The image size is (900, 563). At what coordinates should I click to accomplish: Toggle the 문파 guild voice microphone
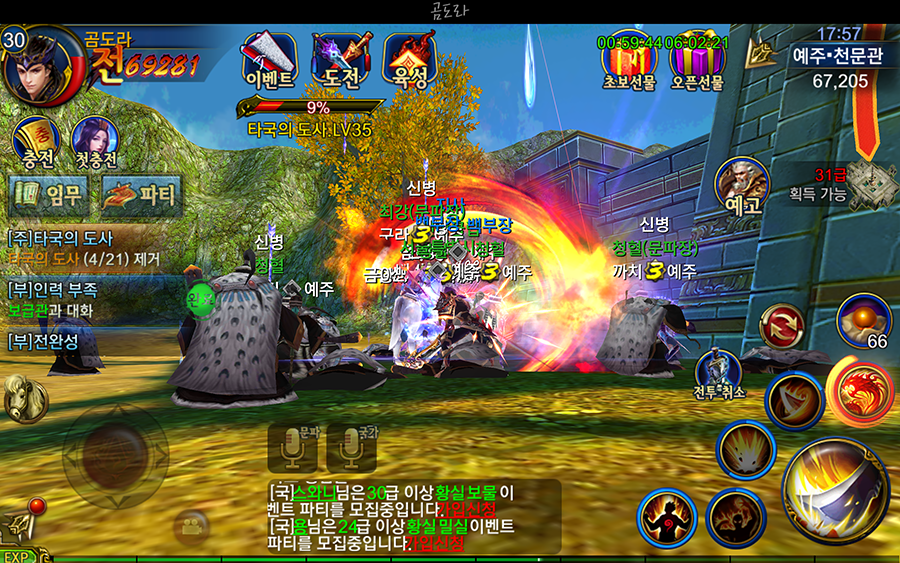pos(292,449)
